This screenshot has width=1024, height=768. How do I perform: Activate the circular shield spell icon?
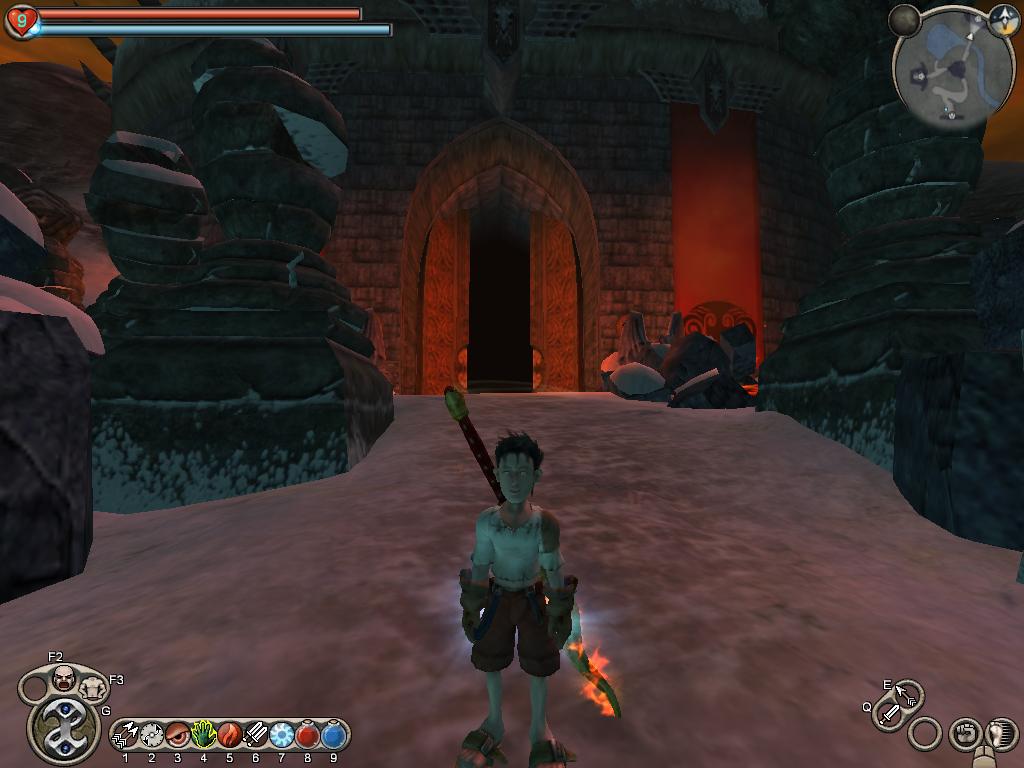152,736
